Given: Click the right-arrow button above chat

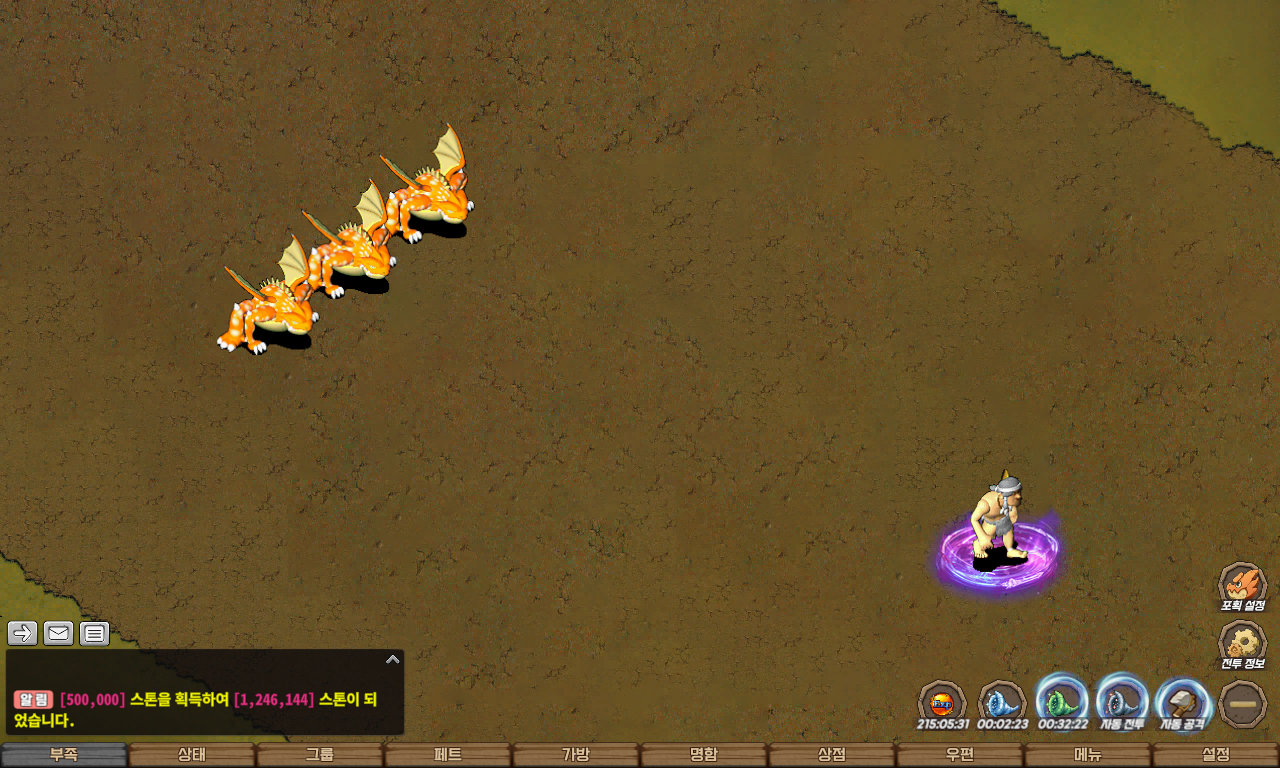Looking at the screenshot, I should pos(23,633).
